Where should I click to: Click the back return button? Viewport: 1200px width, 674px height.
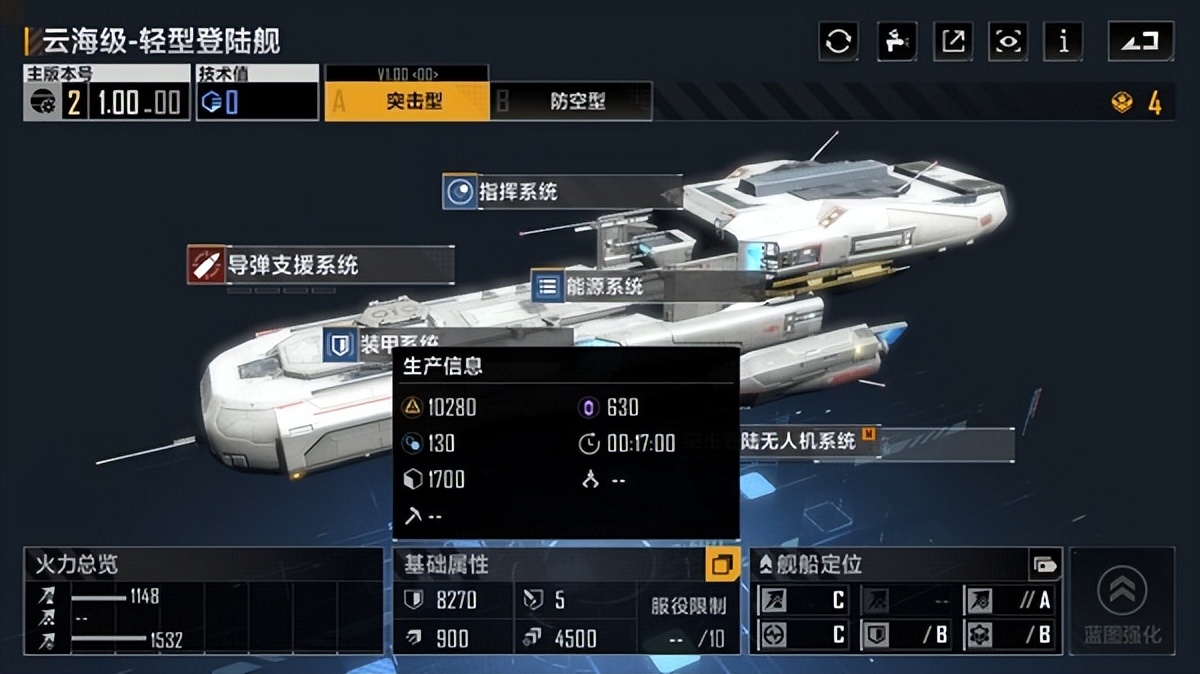point(1140,42)
